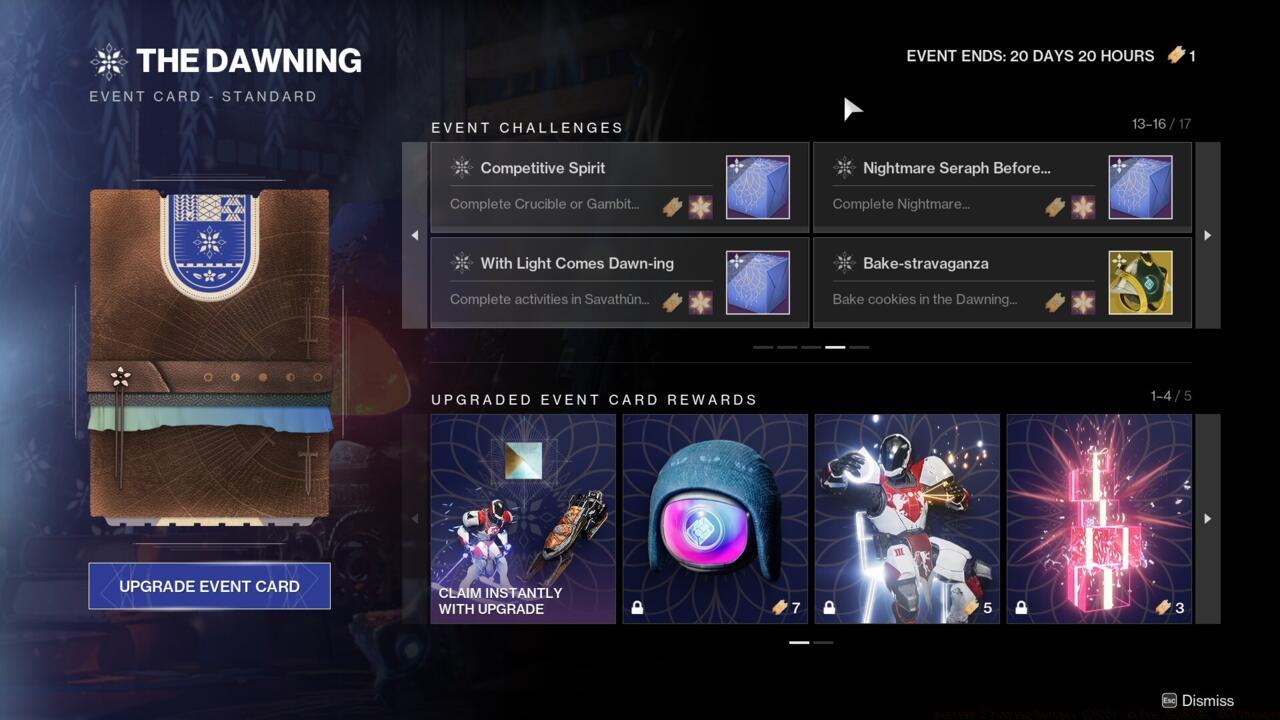Click the Claim Instantly With Upgrade reward thumbnail
Screen dimensions: 1280x720
(x=523, y=517)
